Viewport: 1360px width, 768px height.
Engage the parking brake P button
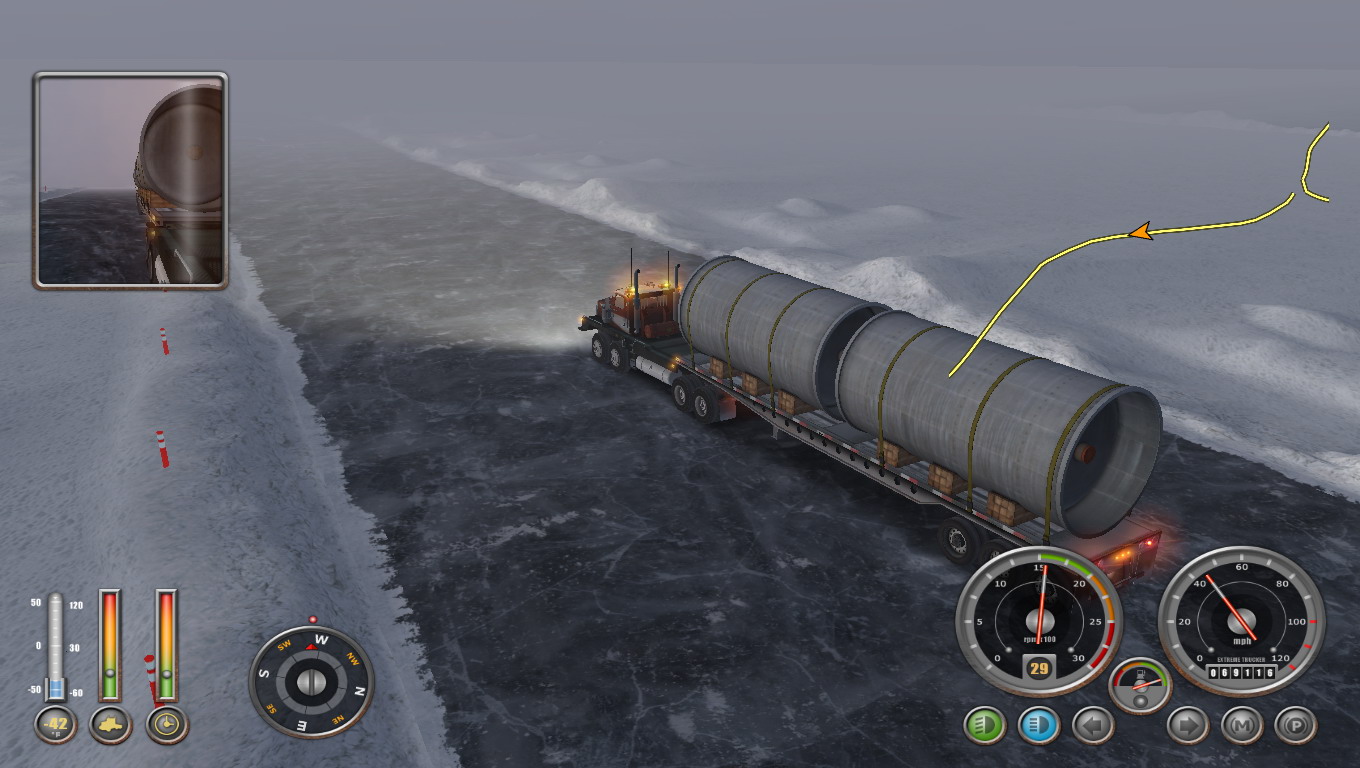pyautogui.click(x=1295, y=725)
